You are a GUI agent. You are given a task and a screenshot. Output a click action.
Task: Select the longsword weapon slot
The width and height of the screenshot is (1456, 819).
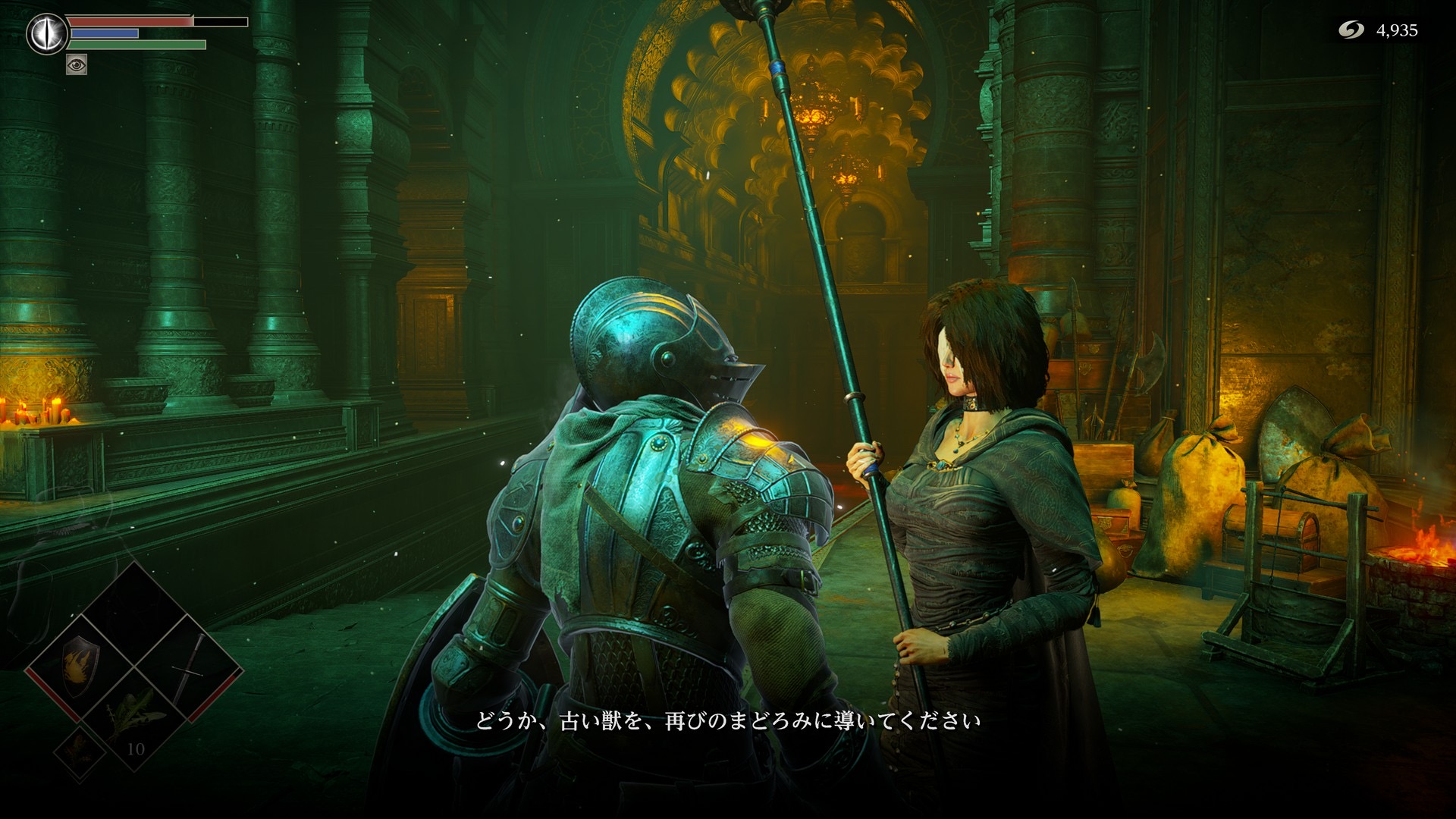coord(190,666)
